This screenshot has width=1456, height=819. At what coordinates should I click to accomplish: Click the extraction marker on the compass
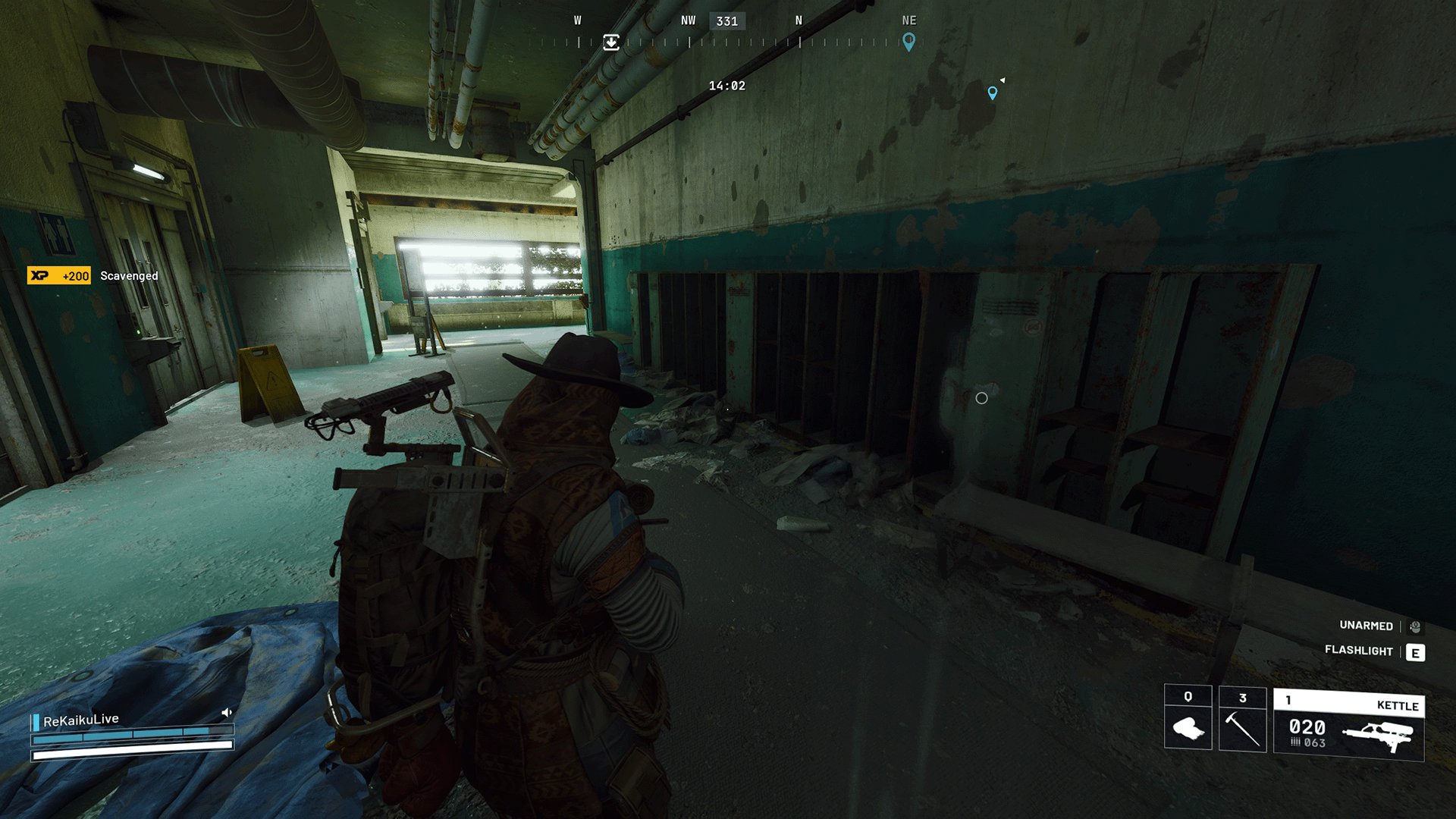click(x=611, y=42)
